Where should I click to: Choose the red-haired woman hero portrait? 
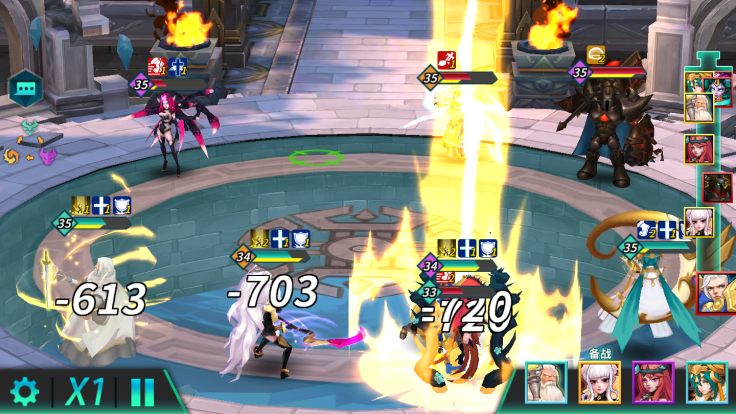point(652,382)
